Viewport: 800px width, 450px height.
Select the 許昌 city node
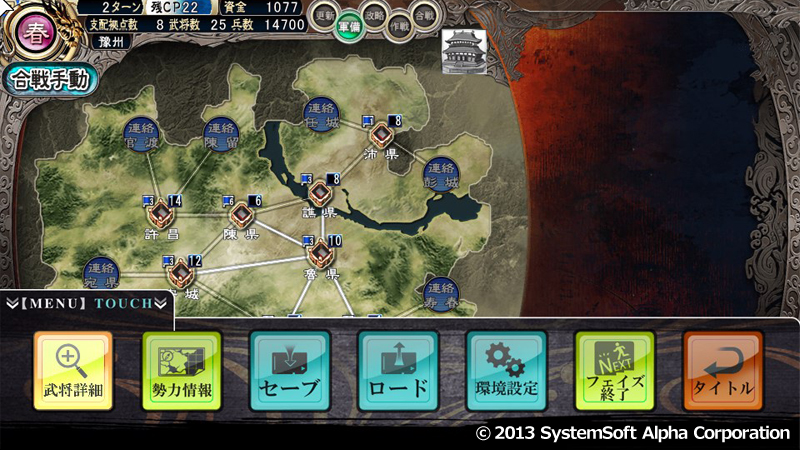[x=160, y=214]
